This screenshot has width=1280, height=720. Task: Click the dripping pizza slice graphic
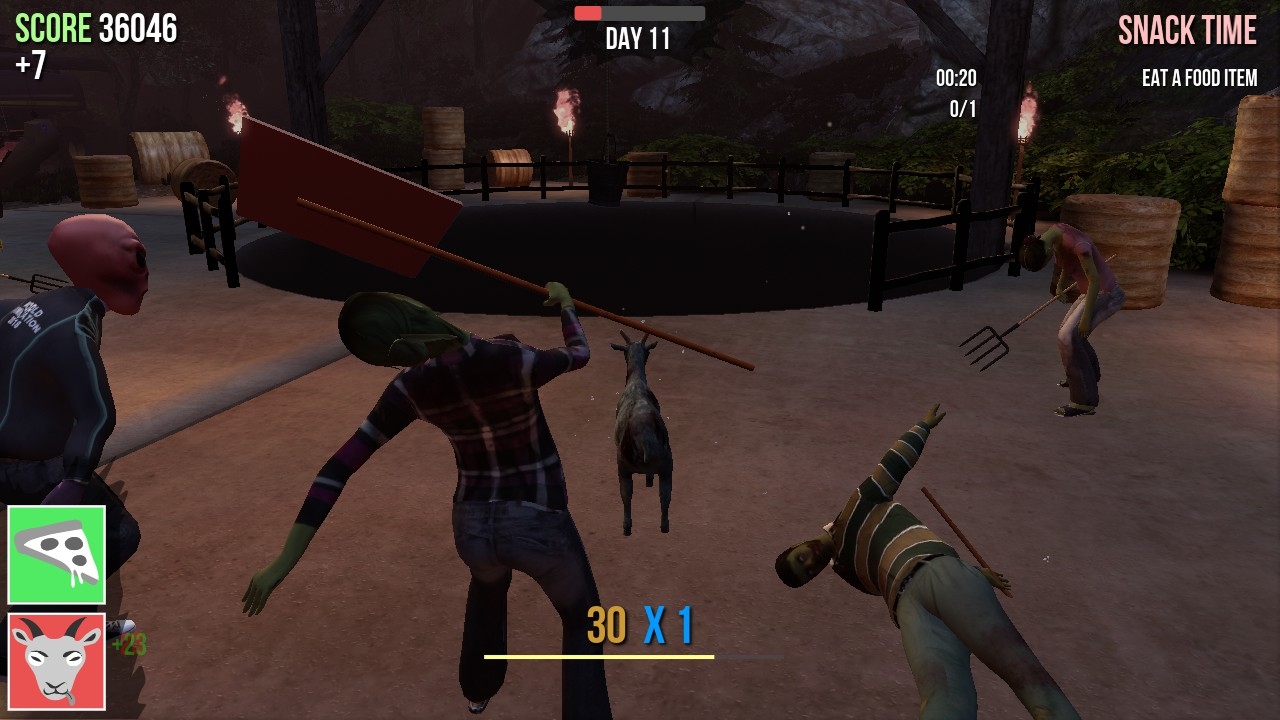57,552
